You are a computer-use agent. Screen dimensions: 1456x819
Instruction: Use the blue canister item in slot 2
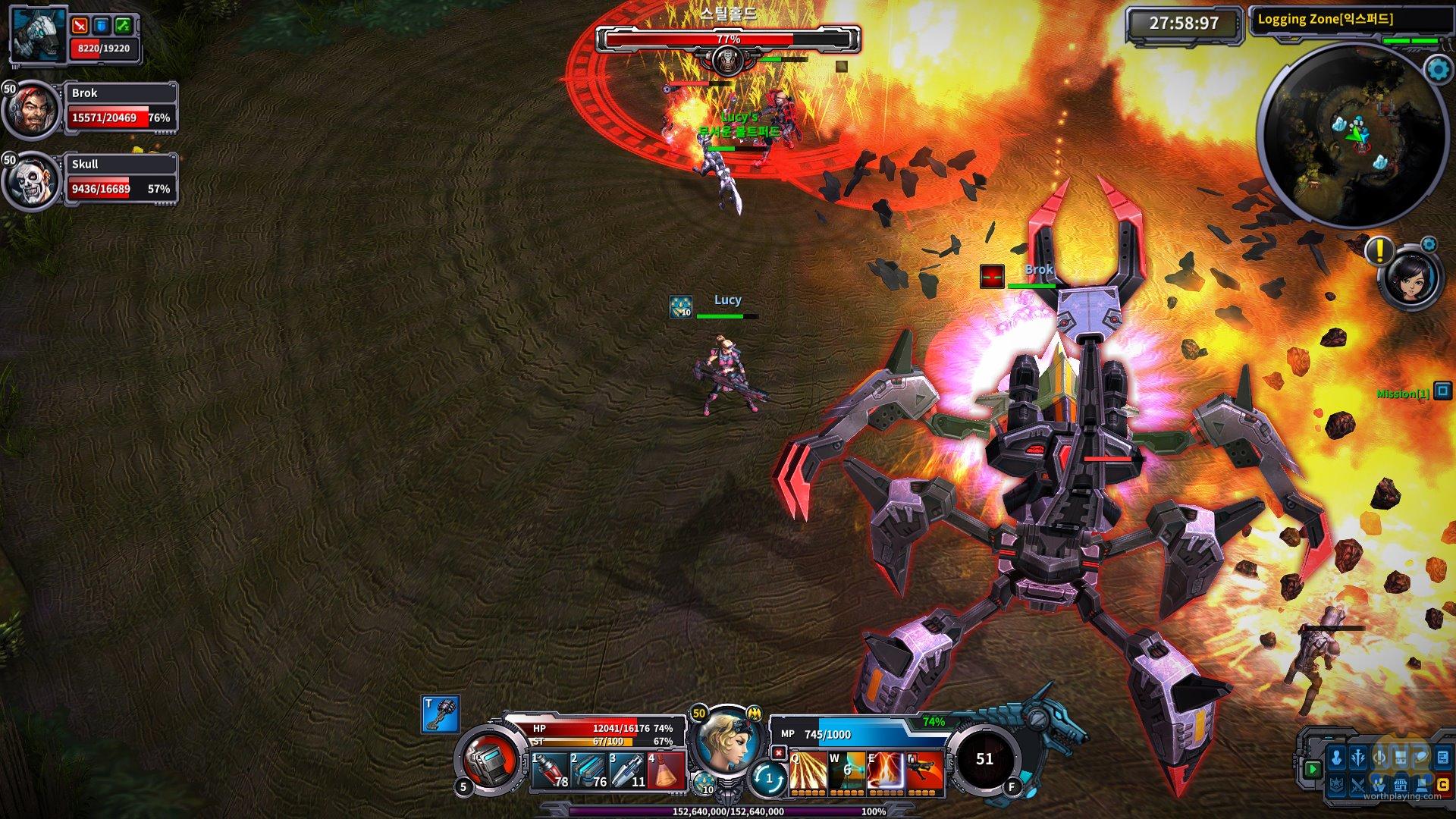[589, 770]
